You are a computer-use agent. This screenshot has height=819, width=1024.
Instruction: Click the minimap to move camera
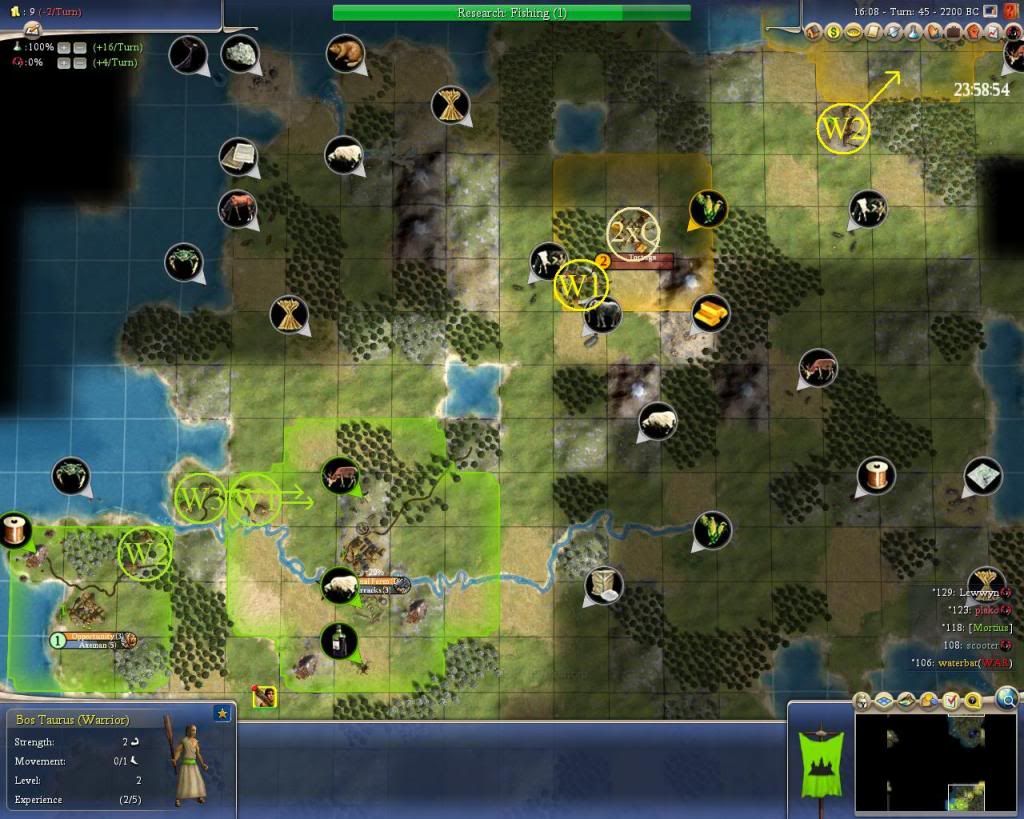(x=936, y=764)
